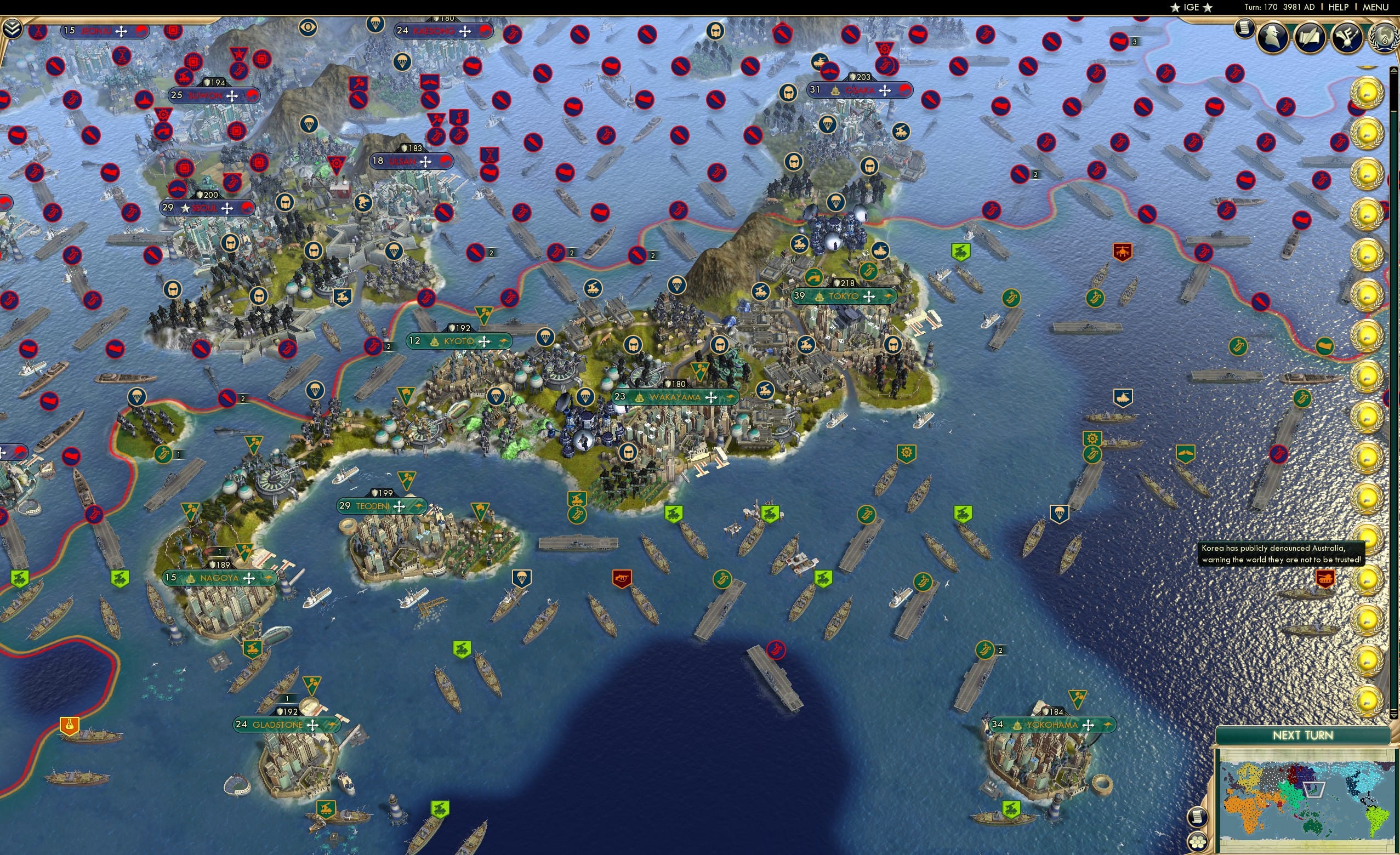
Task: Open the notifications scroll icon near top right
Action: 1245,31
